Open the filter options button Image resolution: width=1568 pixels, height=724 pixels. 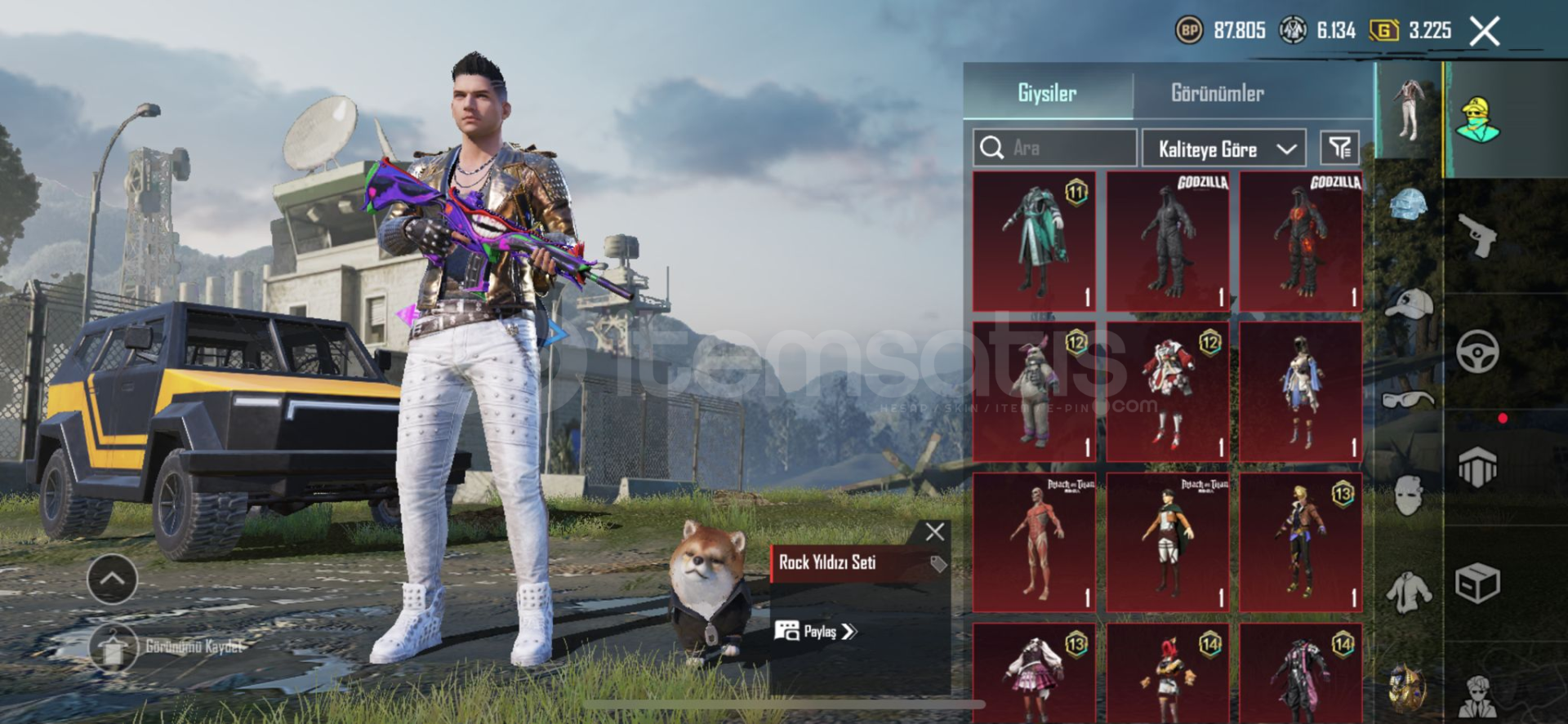click(x=1339, y=148)
